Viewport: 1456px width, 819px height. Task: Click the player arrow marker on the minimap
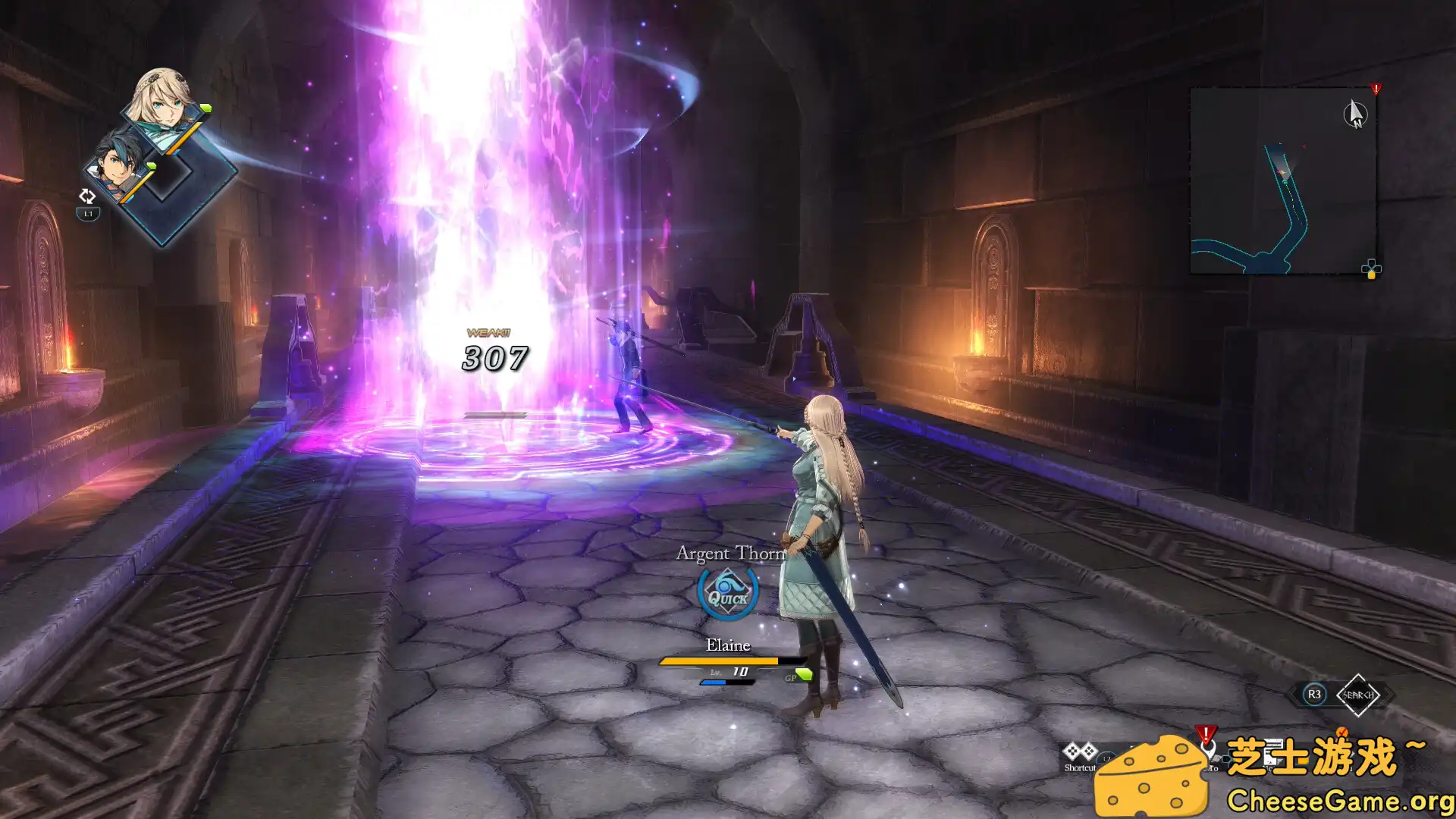pyautogui.click(x=1282, y=171)
